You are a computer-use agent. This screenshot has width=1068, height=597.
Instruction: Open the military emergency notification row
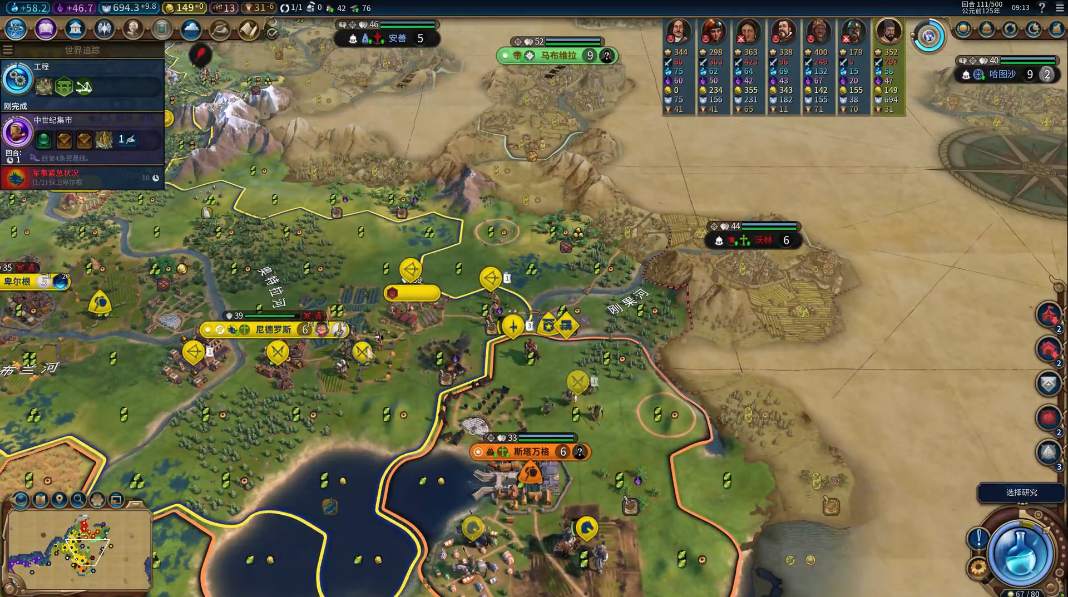(x=82, y=178)
